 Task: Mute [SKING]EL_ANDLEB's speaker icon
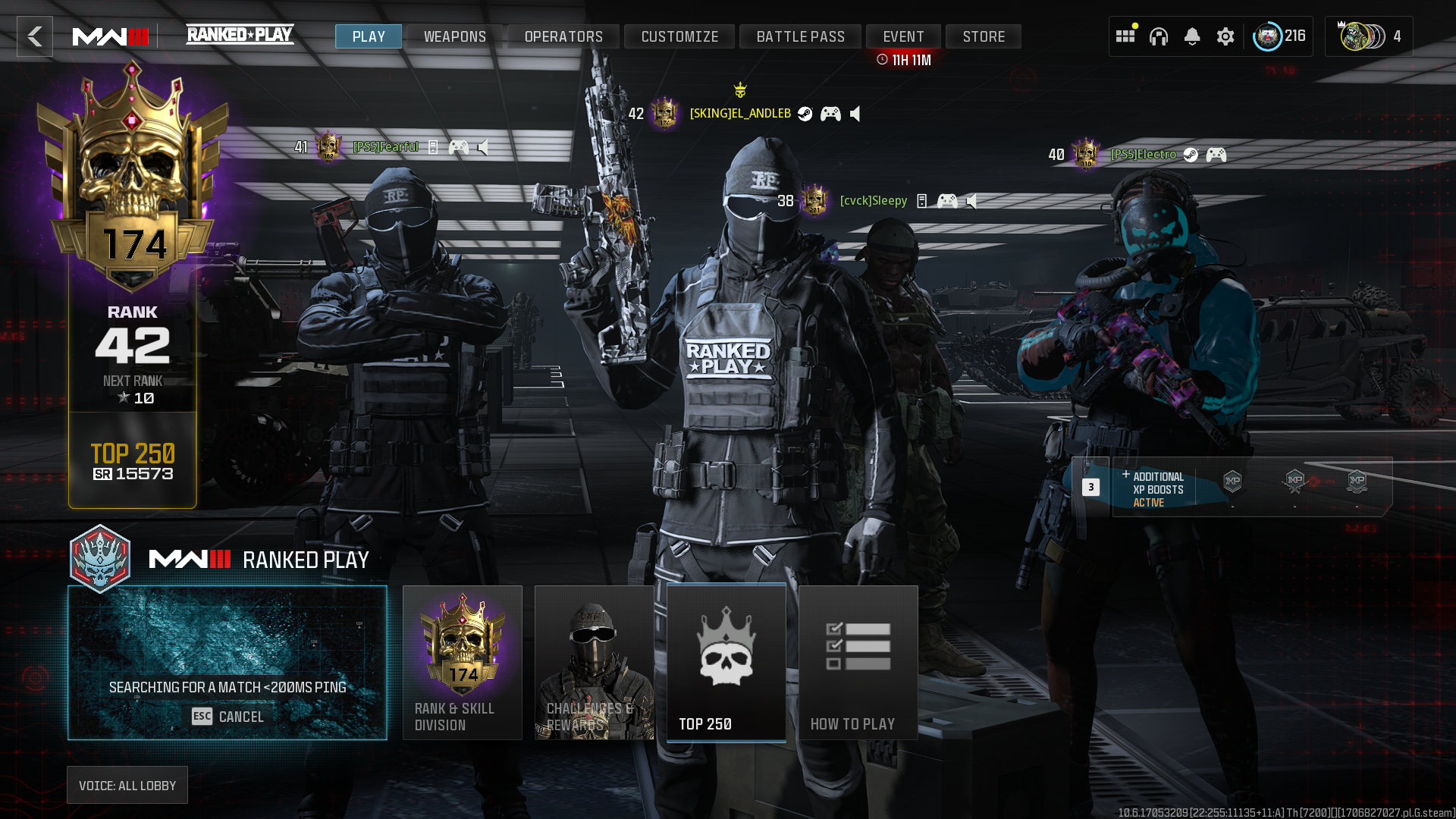(855, 114)
